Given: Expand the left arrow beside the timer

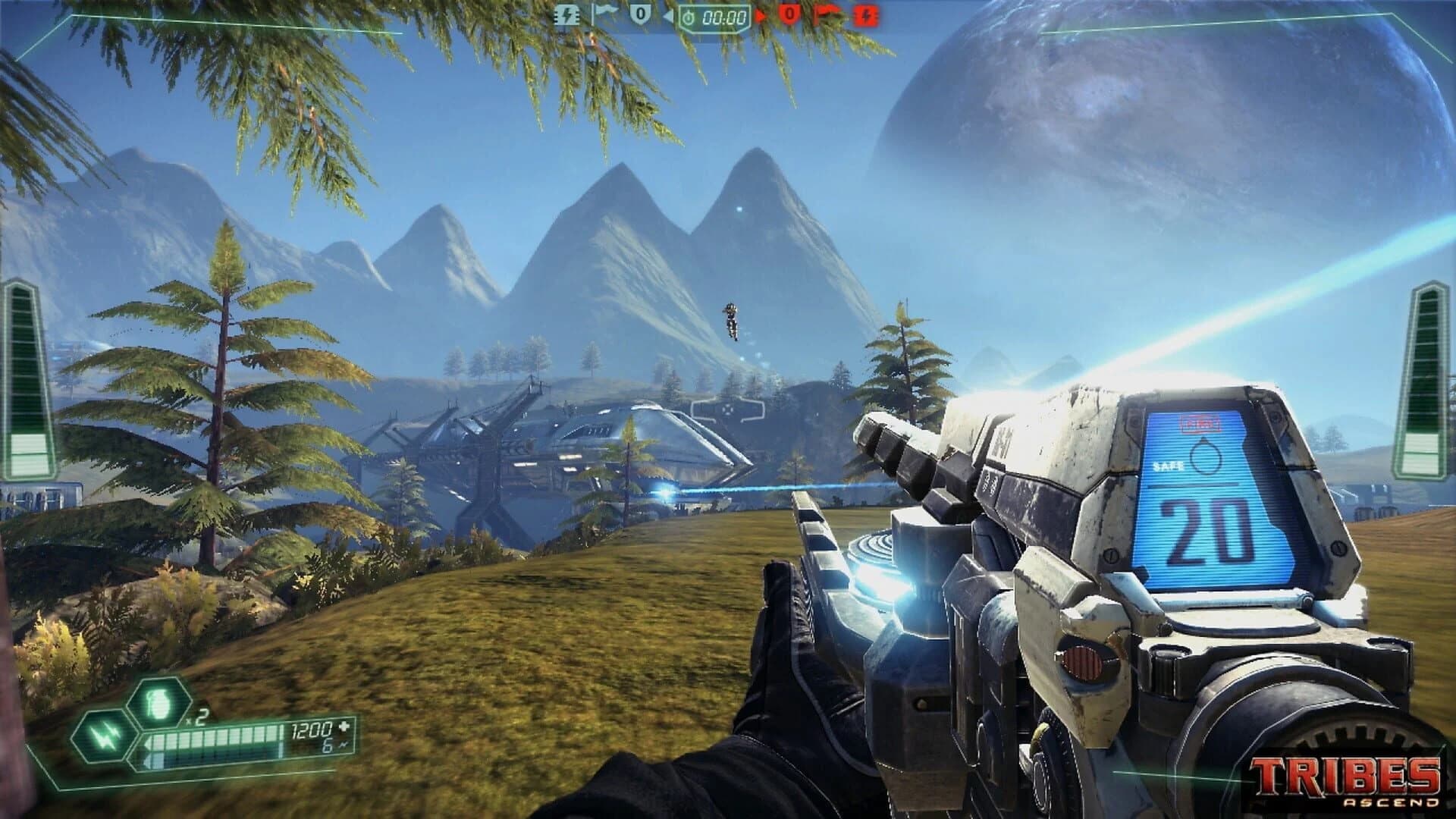Looking at the screenshot, I should (x=669, y=17).
